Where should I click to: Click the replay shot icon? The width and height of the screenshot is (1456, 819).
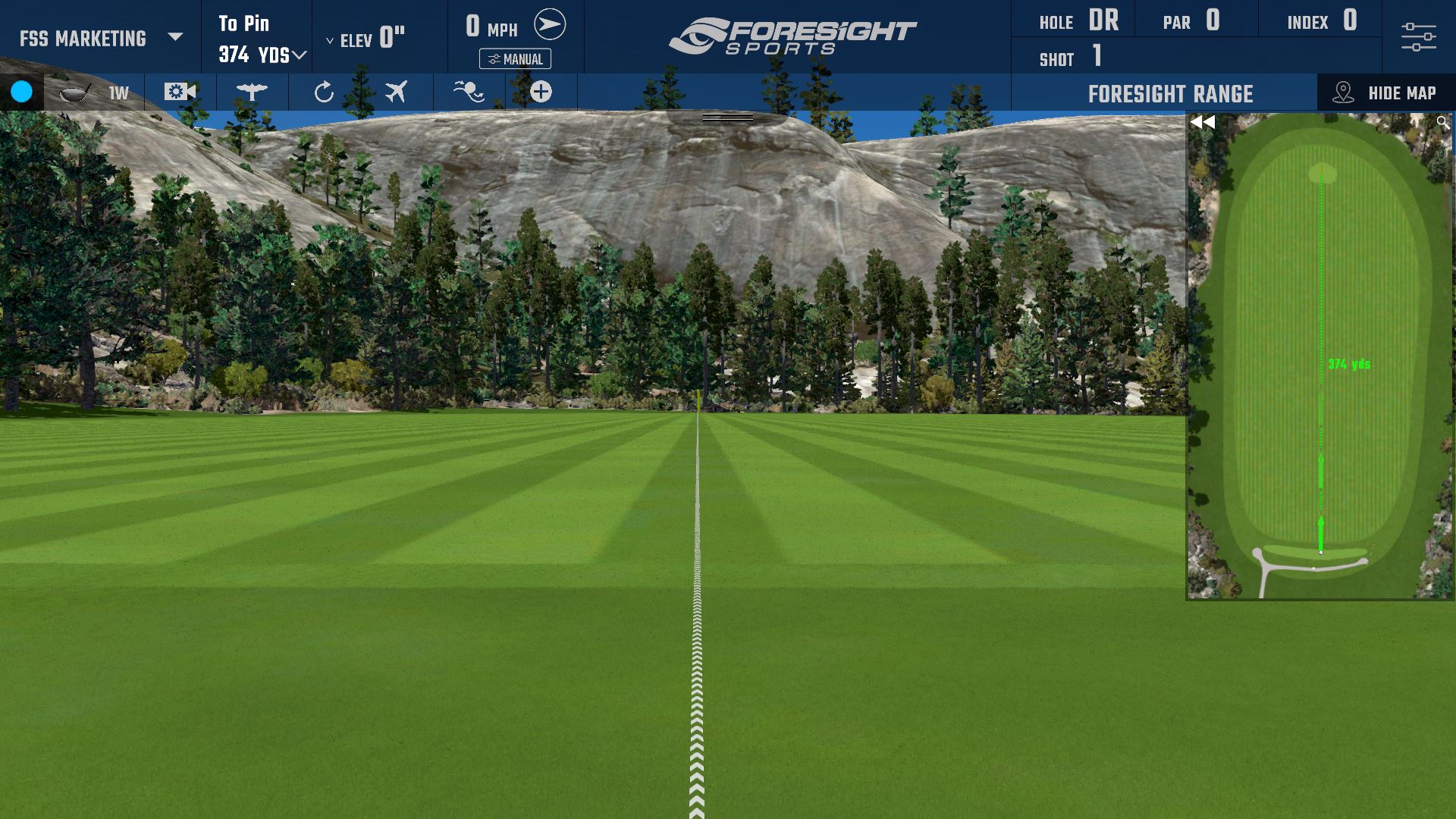tap(324, 92)
